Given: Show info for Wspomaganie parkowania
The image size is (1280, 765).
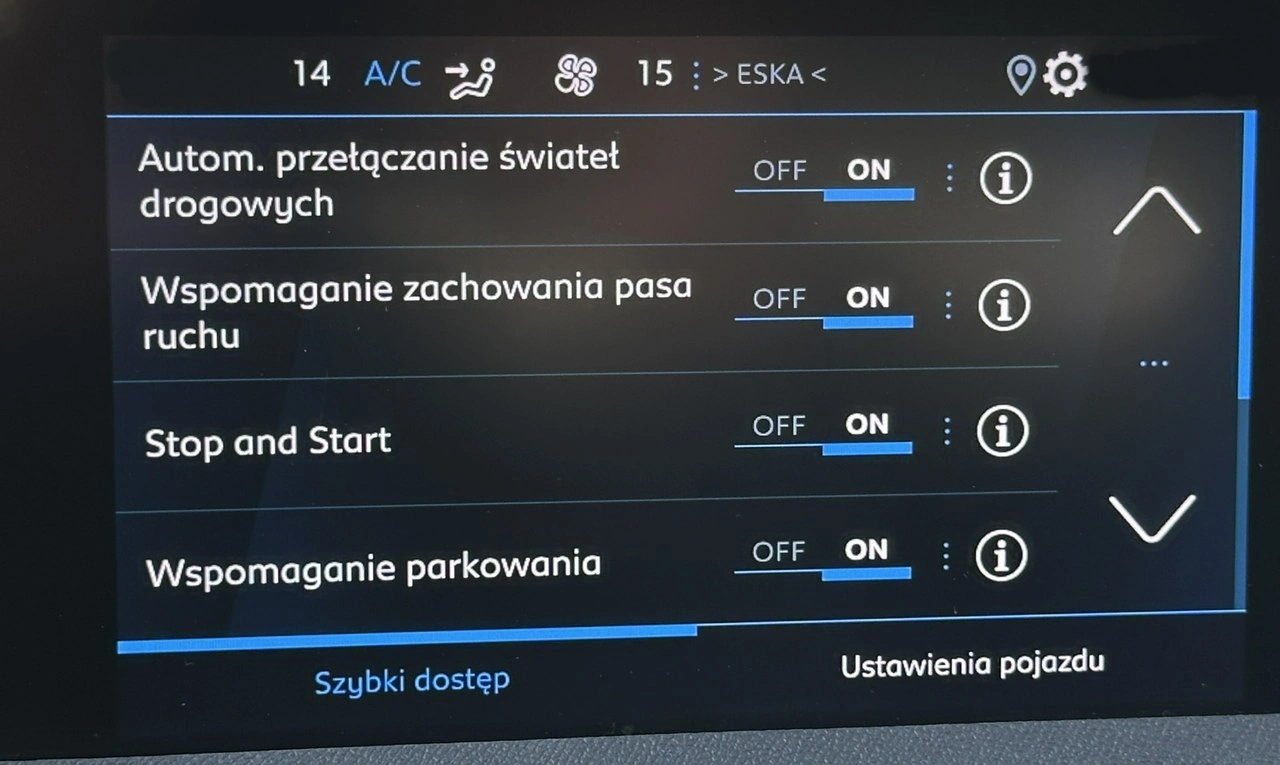Looking at the screenshot, I should point(1002,556).
